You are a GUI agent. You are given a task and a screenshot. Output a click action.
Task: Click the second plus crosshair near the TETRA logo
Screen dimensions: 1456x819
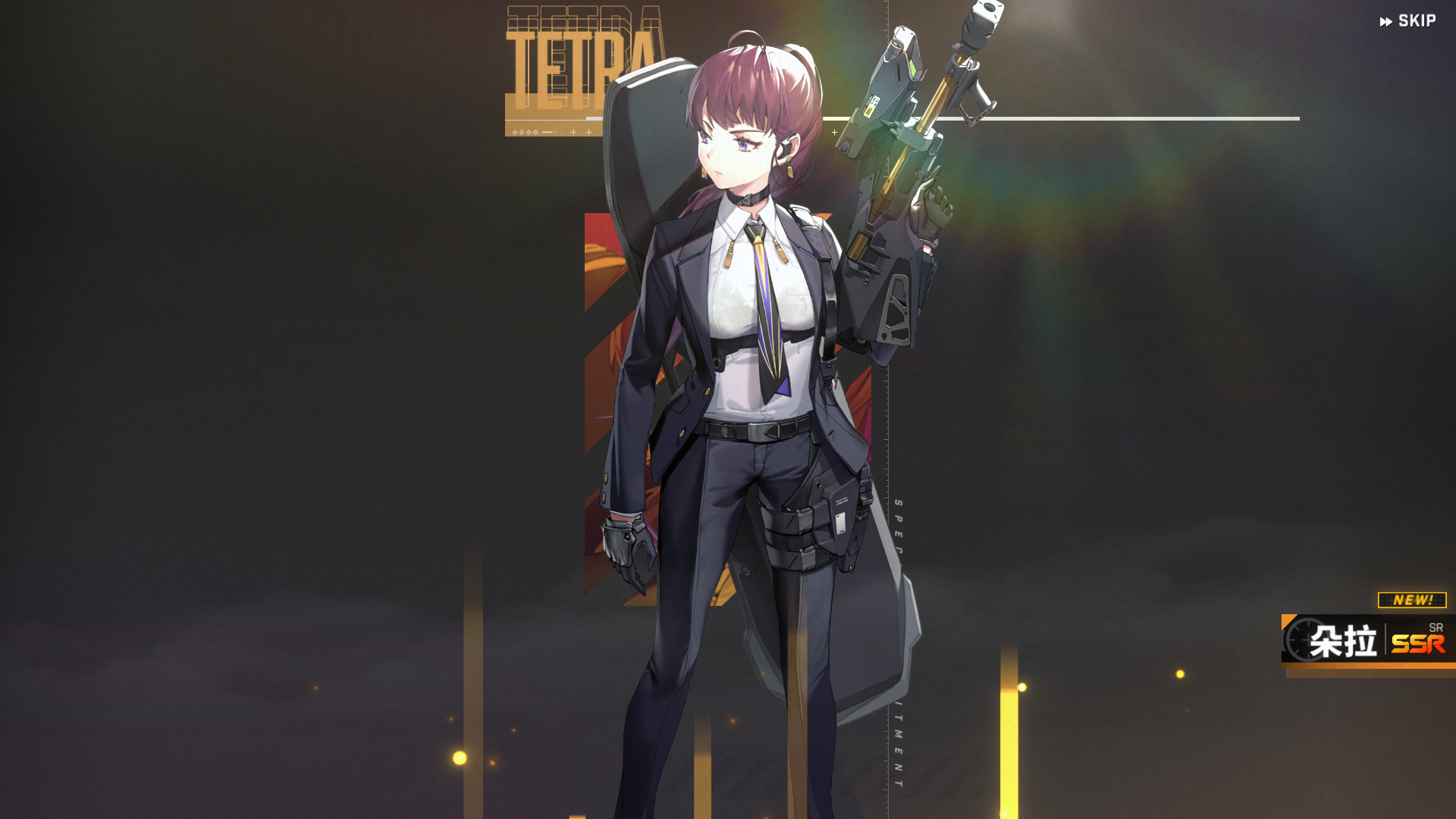click(588, 131)
